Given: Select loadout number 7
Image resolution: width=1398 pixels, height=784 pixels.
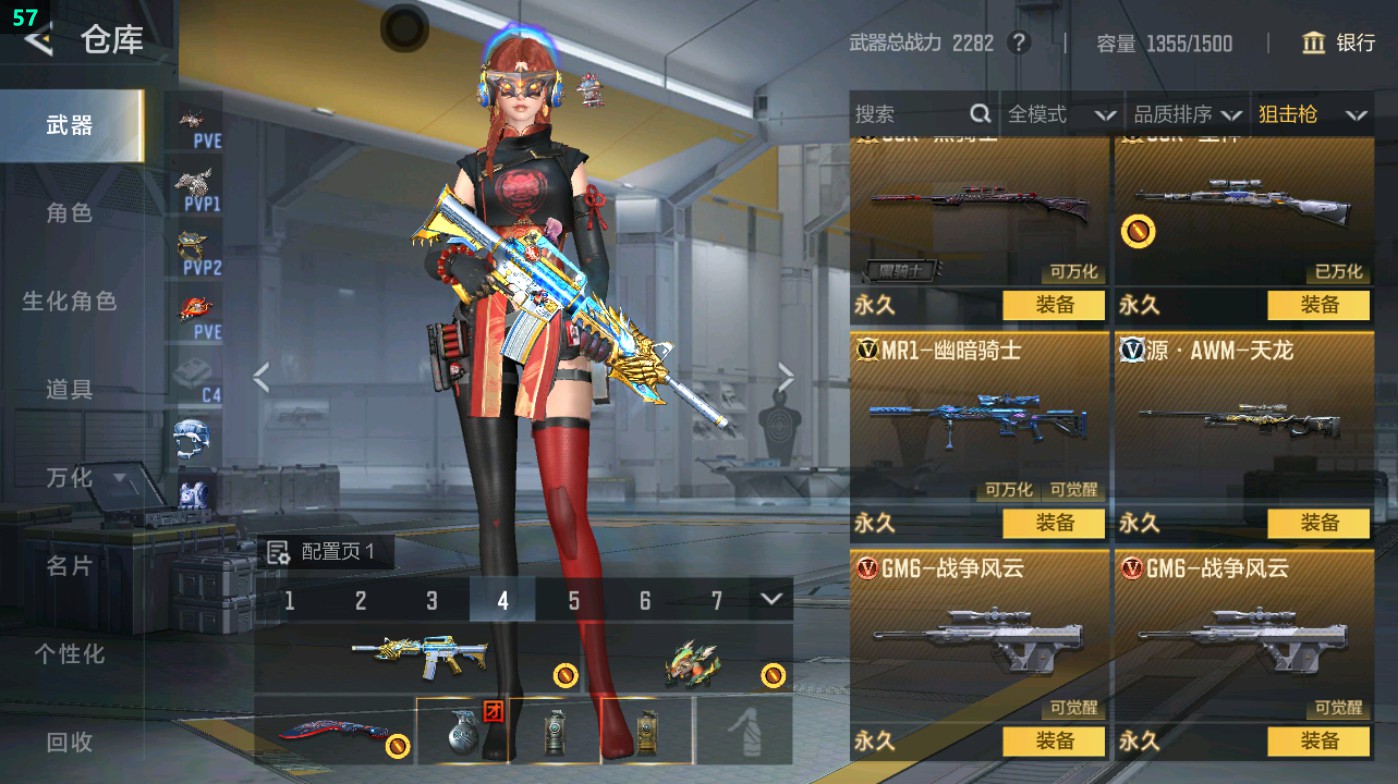Looking at the screenshot, I should pyautogui.click(x=716, y=600).
